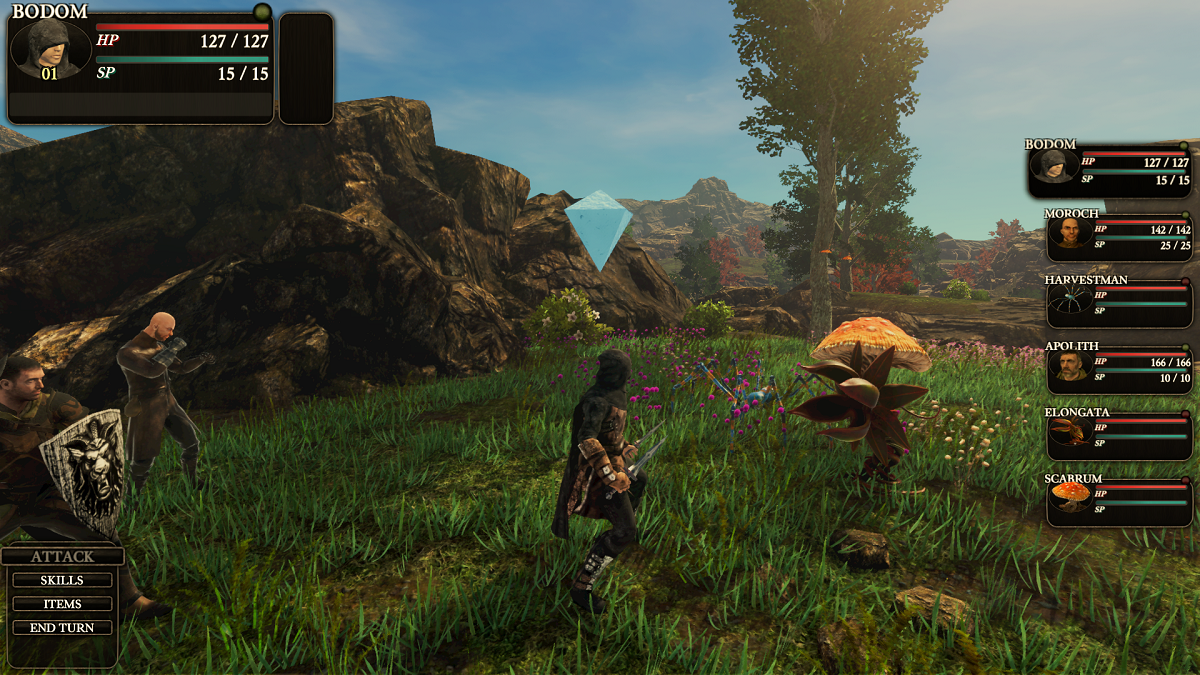Image resolution: width=1200 pixels, height=675 pixels.
Task: Choose the Attack command
Action: (x=62, y=557)
